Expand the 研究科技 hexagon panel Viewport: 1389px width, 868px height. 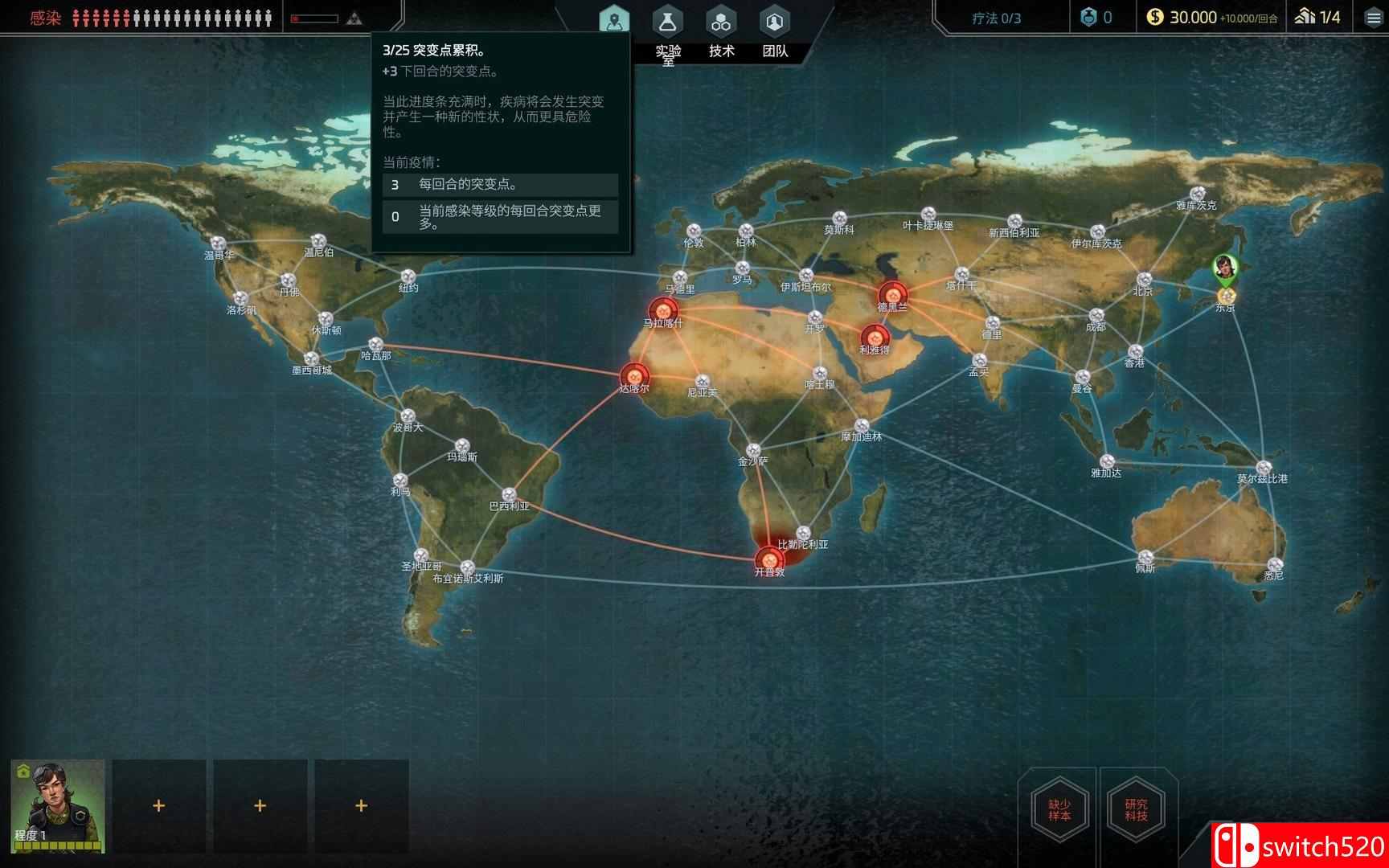(x=1135, y=809)
